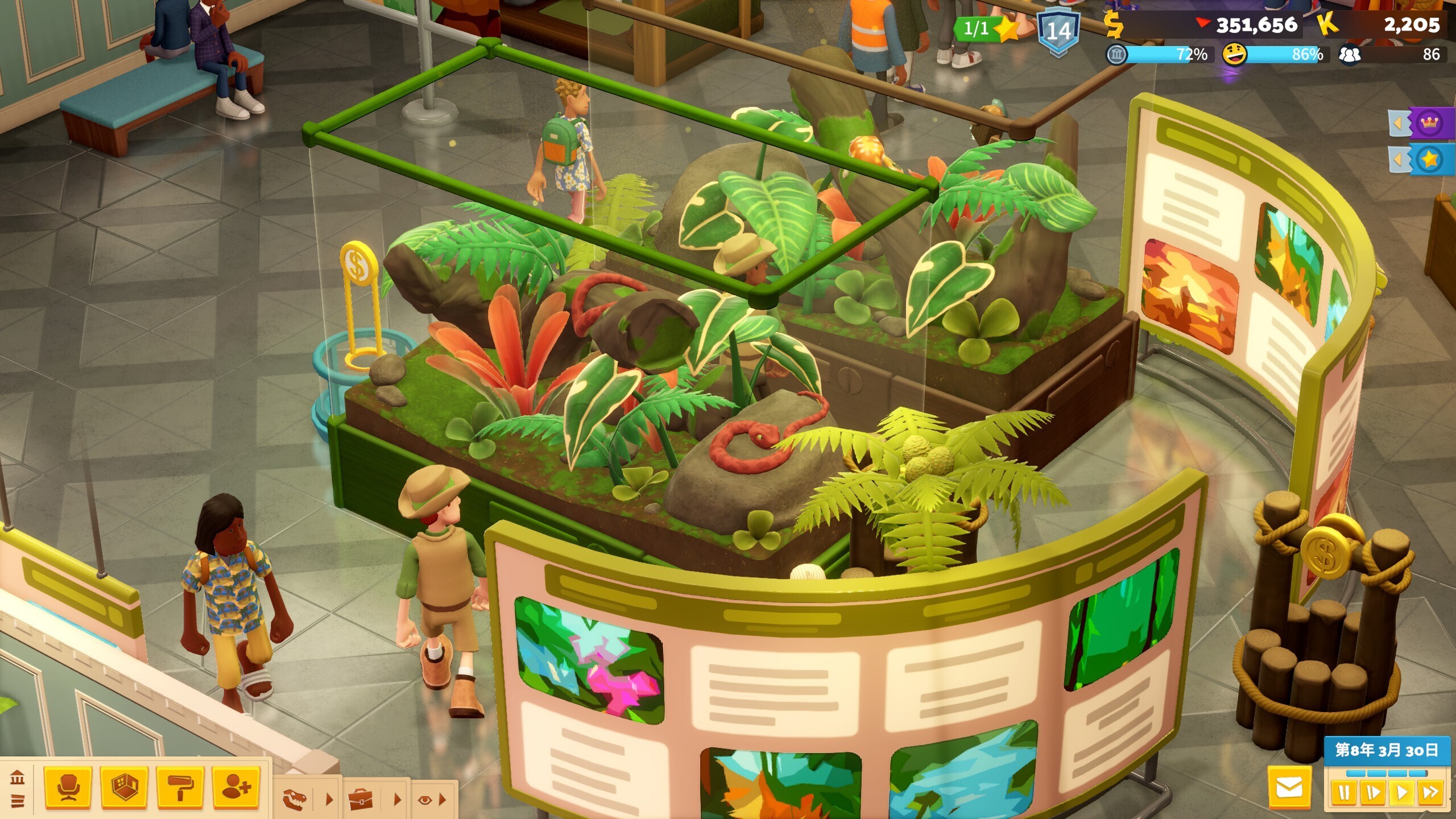Image resolution: width=1456 pixels, height=819 pixels.
Task: Set game speed to fast forward
Action: [x=1430, y=793]
